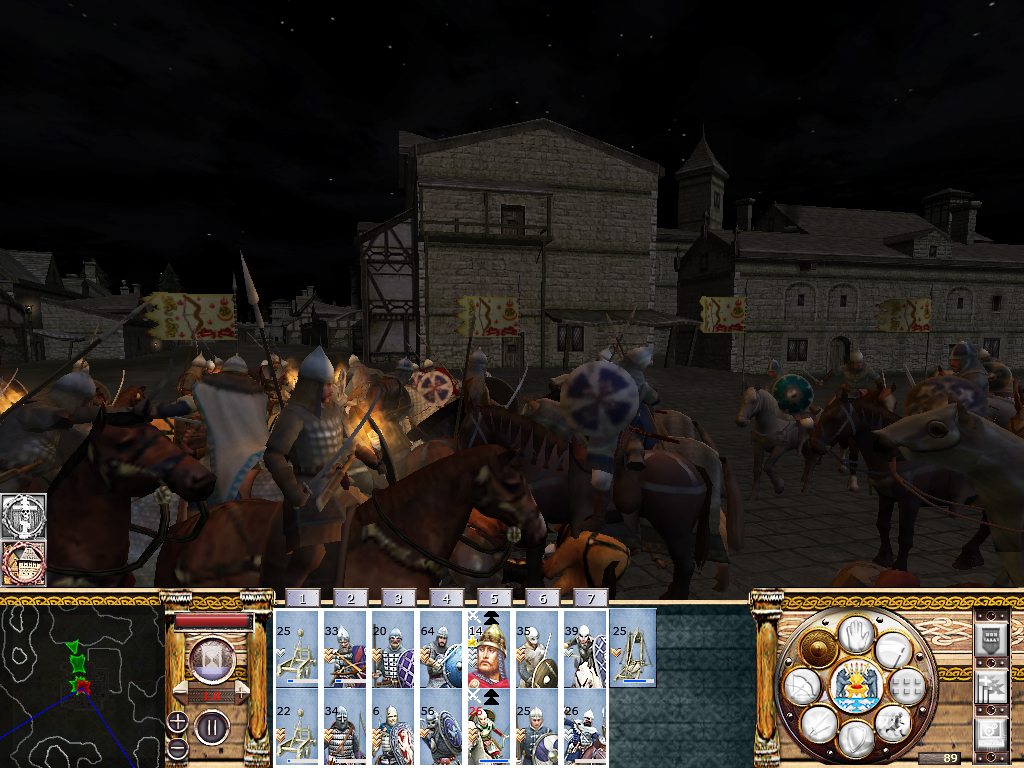Image resolution: width=1024 pixels, height=768 pixels.
Task: Pause the battle
Action: click(212, 725)
